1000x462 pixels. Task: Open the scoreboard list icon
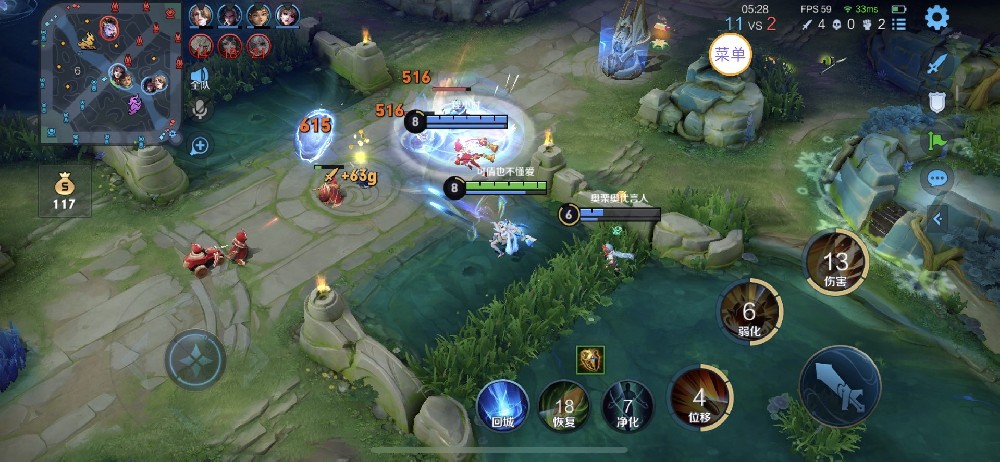pyautogui.click(x=899, y=24)
